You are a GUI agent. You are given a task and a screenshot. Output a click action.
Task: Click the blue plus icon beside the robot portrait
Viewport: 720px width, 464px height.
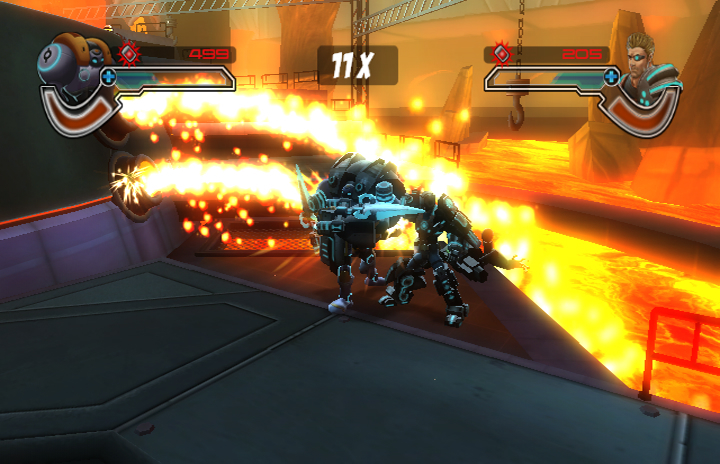click(108, 76)
